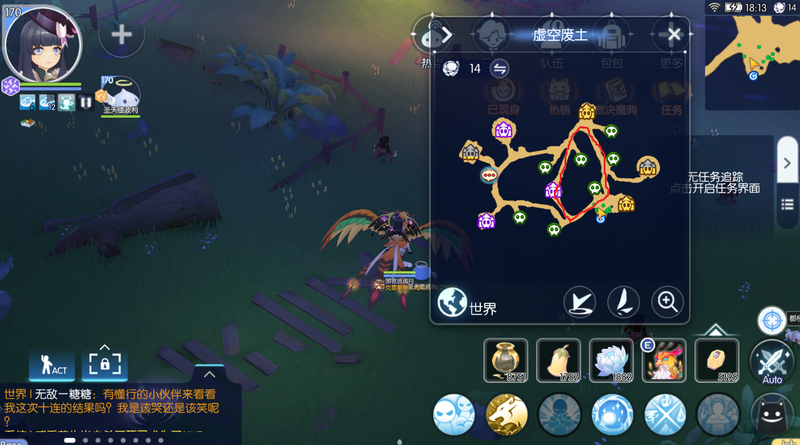Use the white lotus flower item slot
This screenshot has height=445, width=800.
pos(610,361)
